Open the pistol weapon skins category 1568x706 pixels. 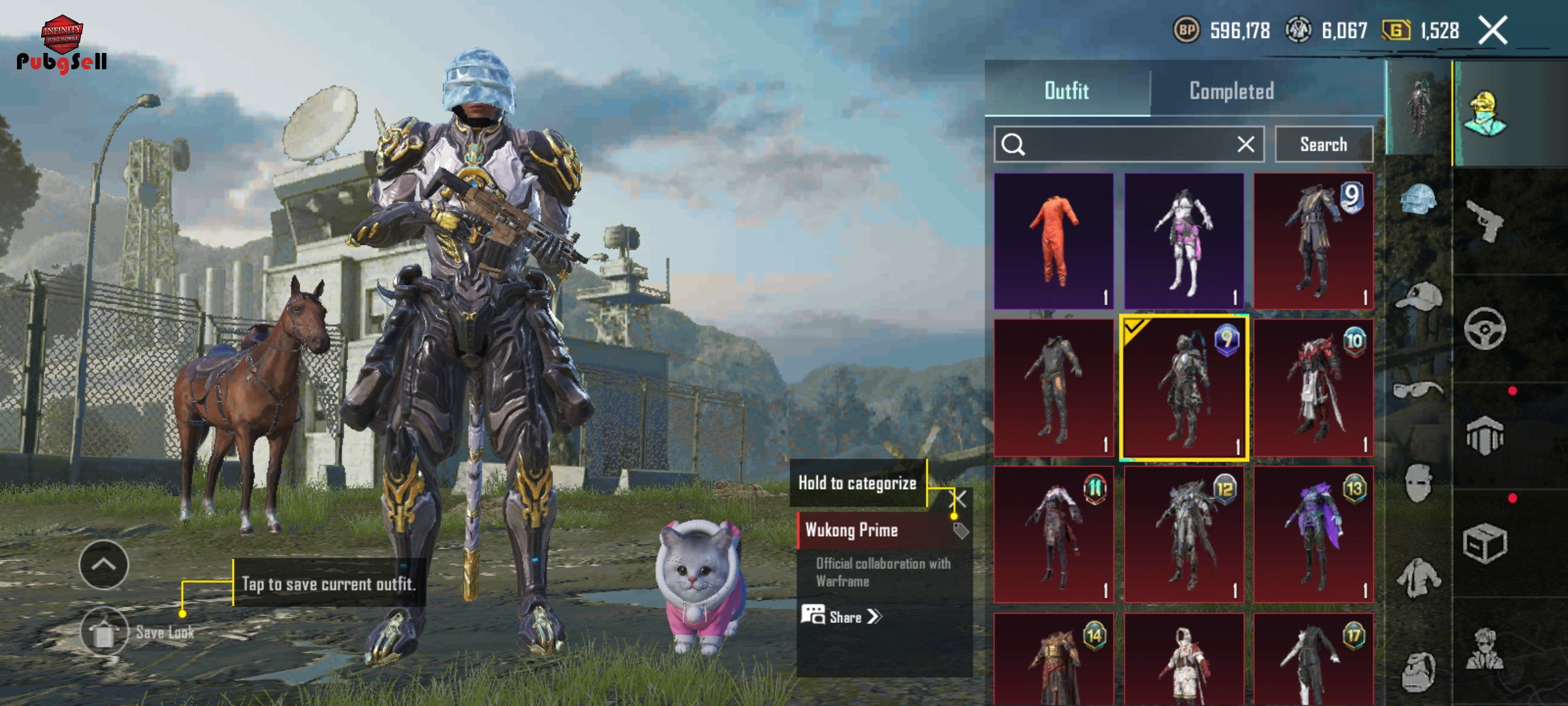[x=1485, y=220]
